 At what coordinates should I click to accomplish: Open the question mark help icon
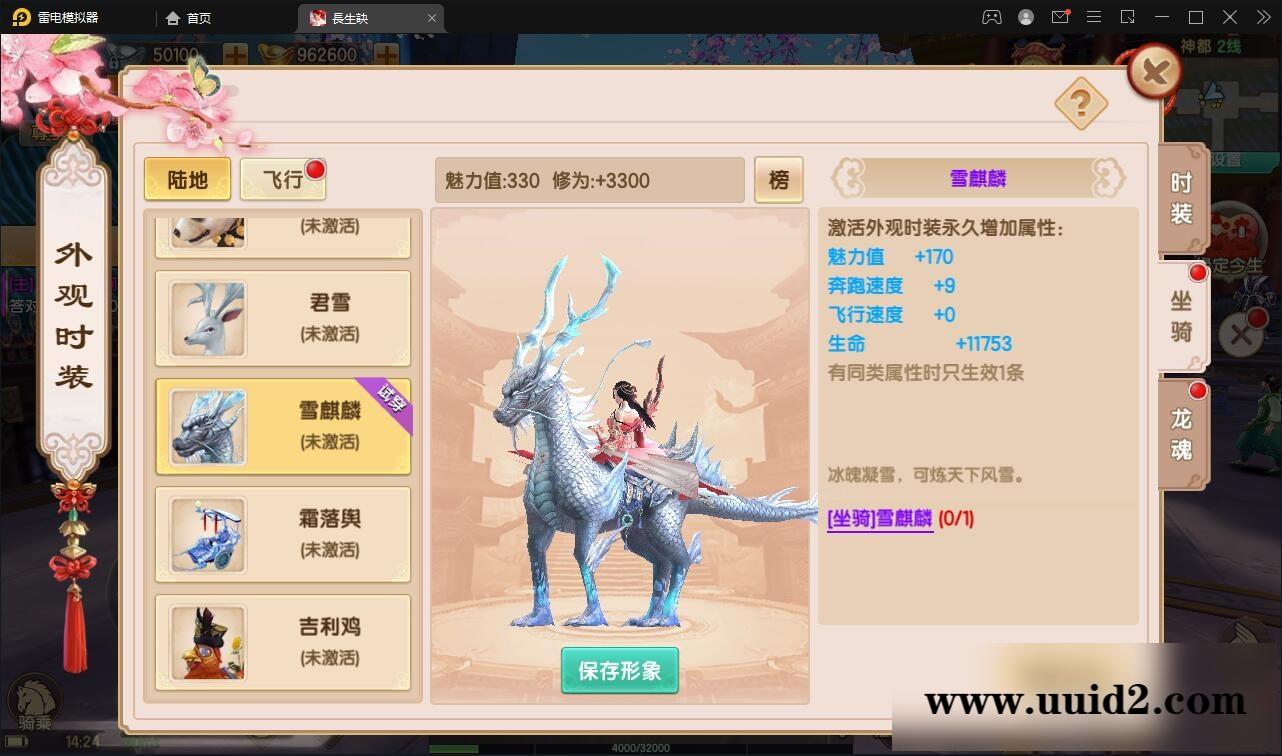pyautogui.click(x=1081, y=105)
